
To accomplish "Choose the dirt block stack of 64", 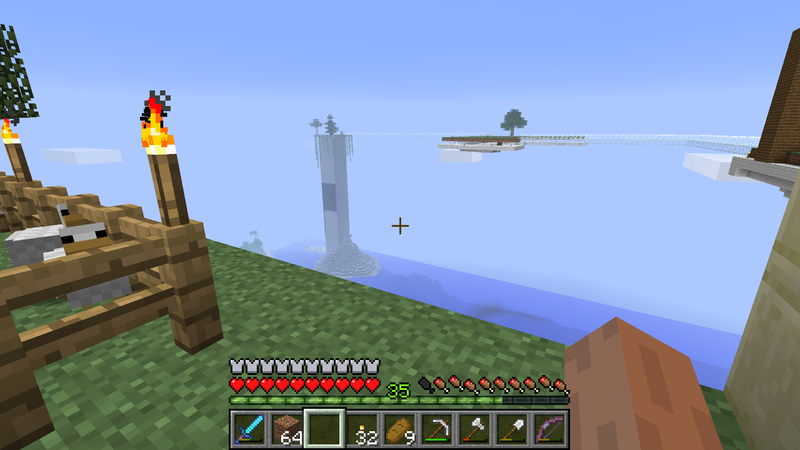I will coord(287,429).
